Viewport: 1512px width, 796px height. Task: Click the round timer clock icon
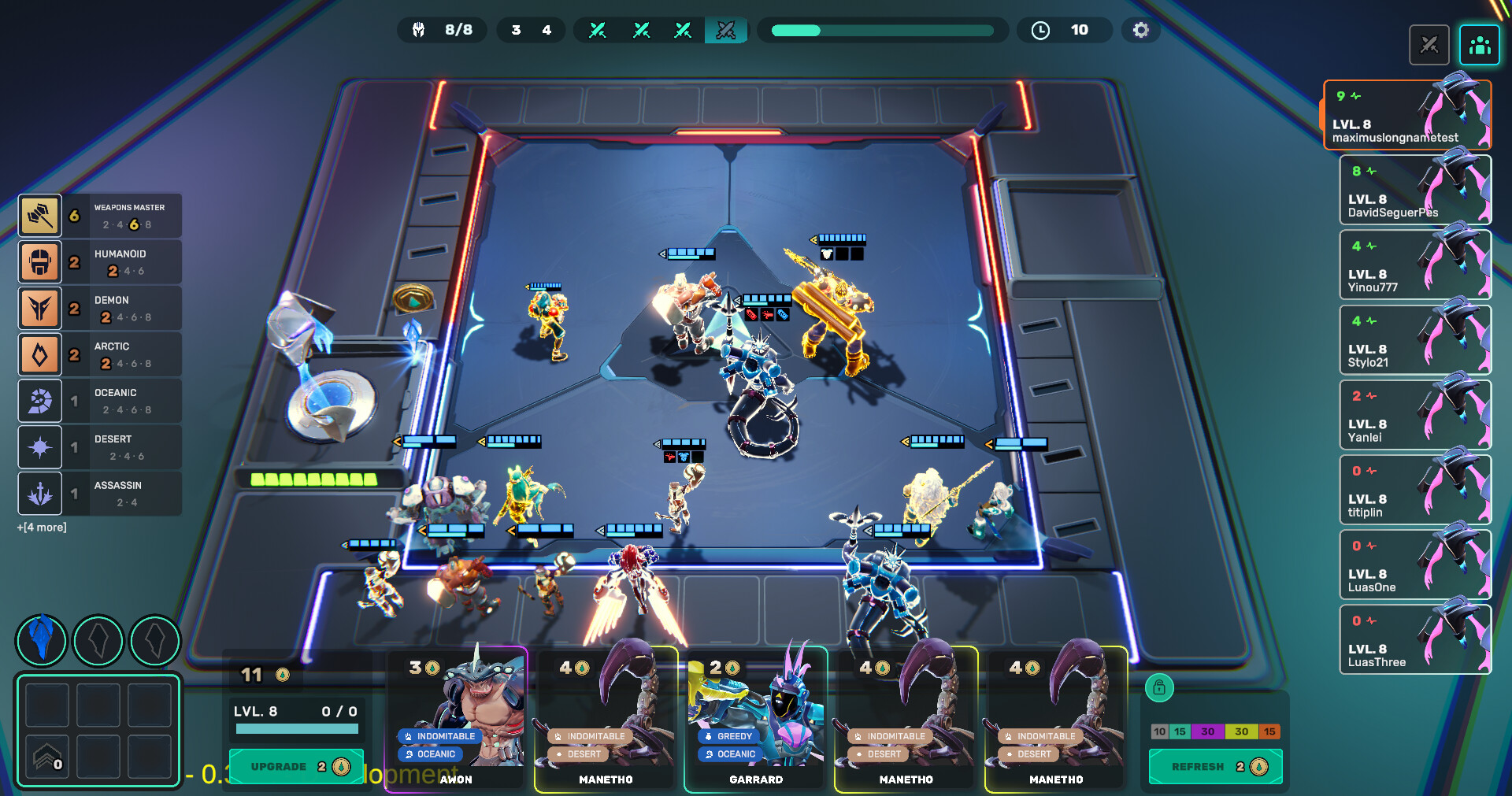pyautogui.click(x=1040, y=30)
